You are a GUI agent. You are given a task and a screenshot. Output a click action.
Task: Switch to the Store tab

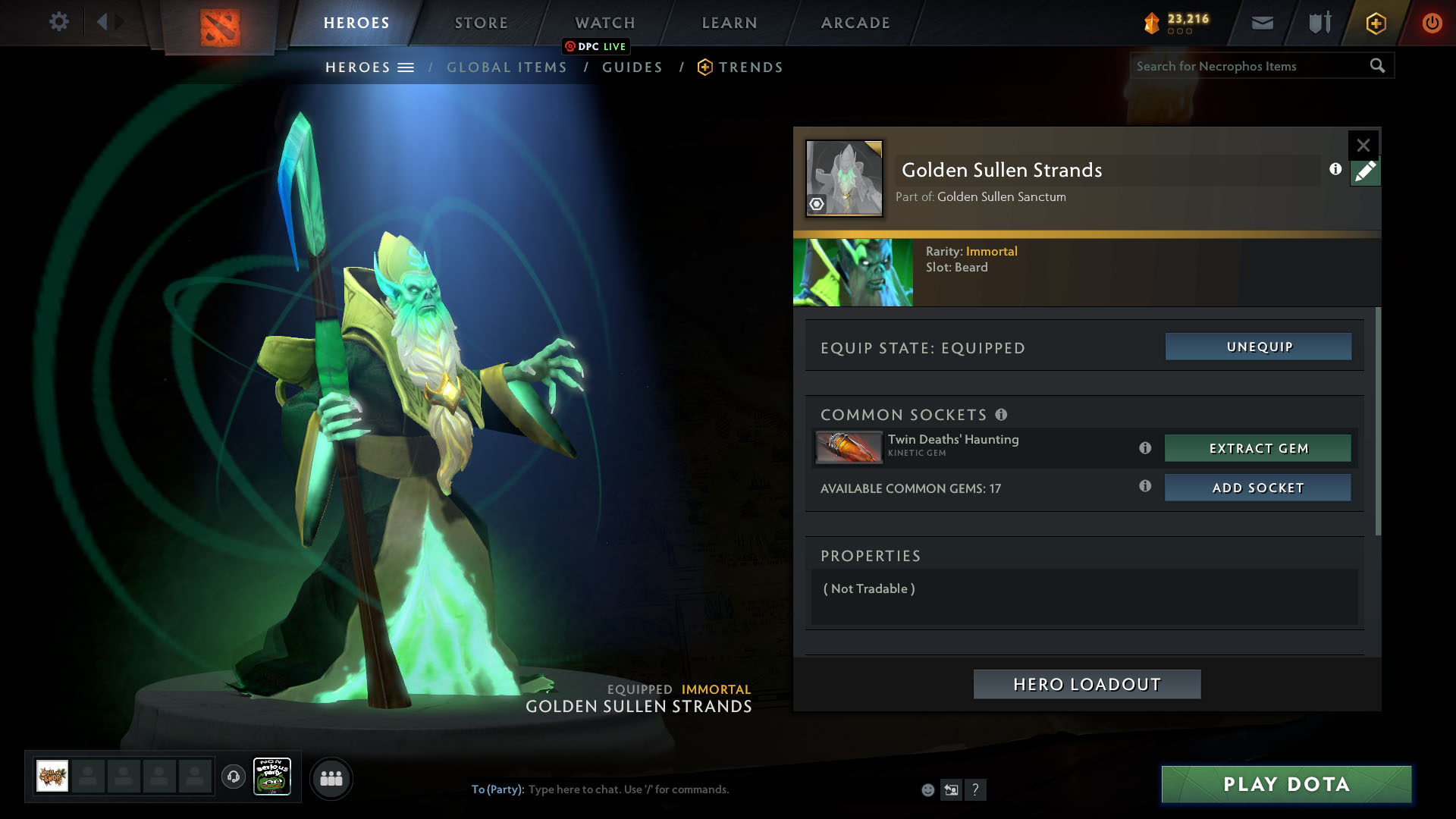click(482, 23)
